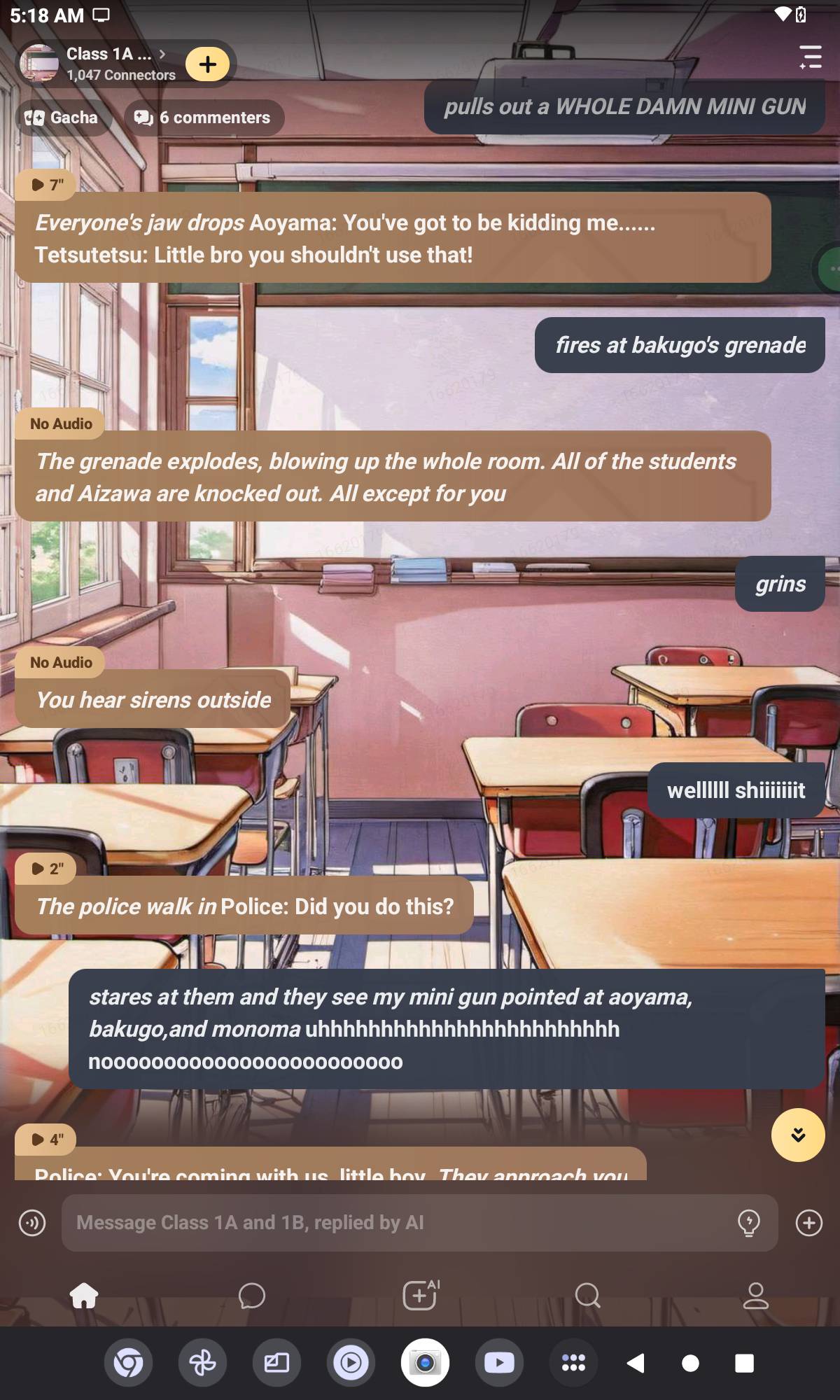The width and height of the screenshot is (840, 1400).
Task: Switch to the chats bubble tab
Action: coord(252,1296)
